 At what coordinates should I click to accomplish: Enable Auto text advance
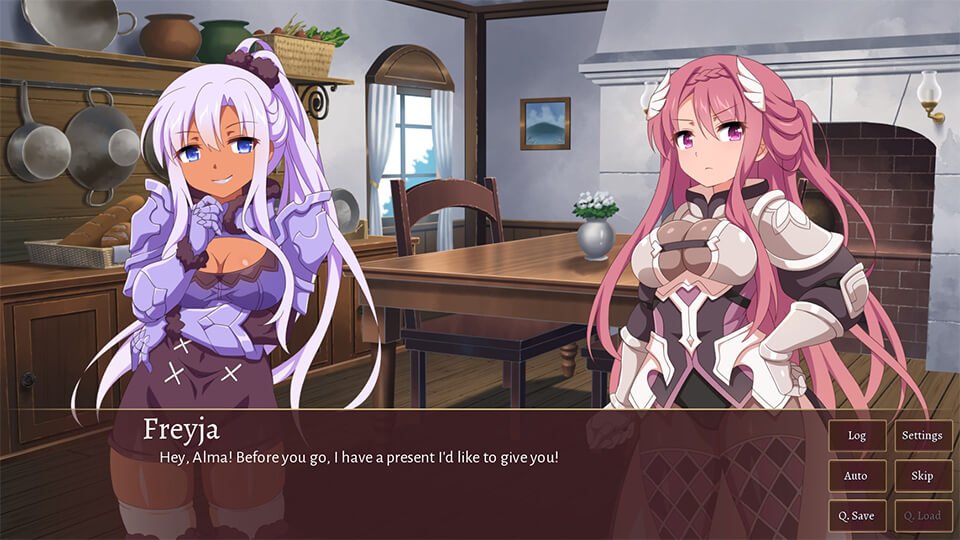pos(856,476)
